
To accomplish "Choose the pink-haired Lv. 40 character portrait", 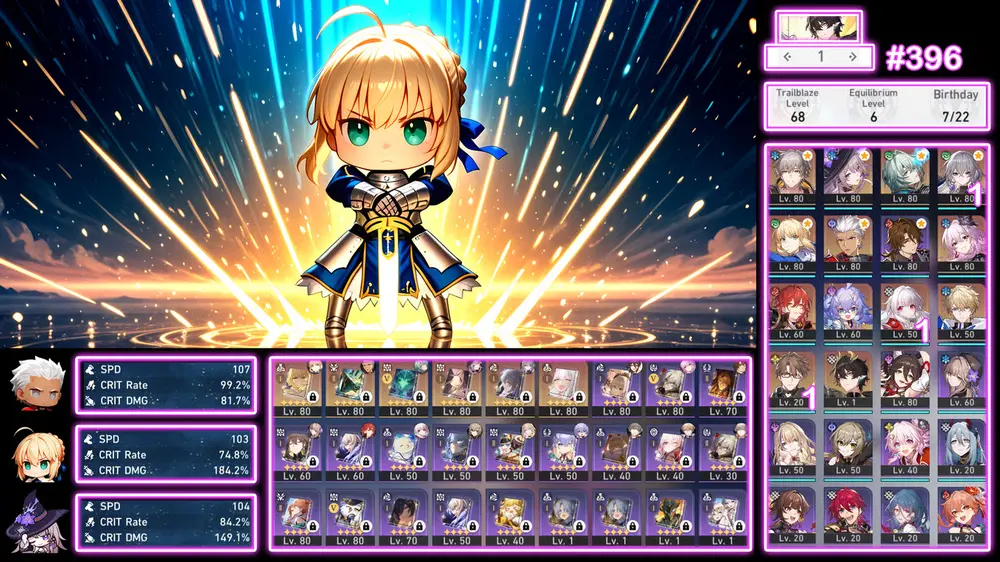I will pyautogui.click(x=908, y=446).
